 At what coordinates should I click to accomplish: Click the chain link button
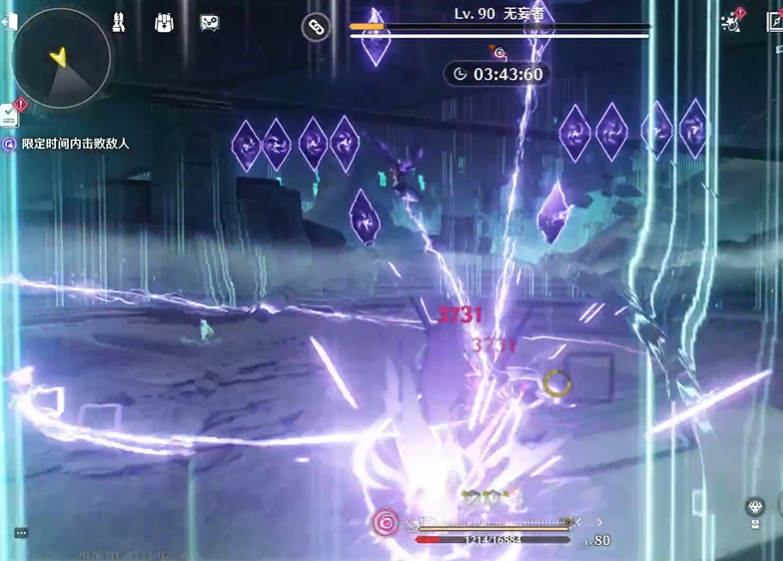[x=316, y=28]
